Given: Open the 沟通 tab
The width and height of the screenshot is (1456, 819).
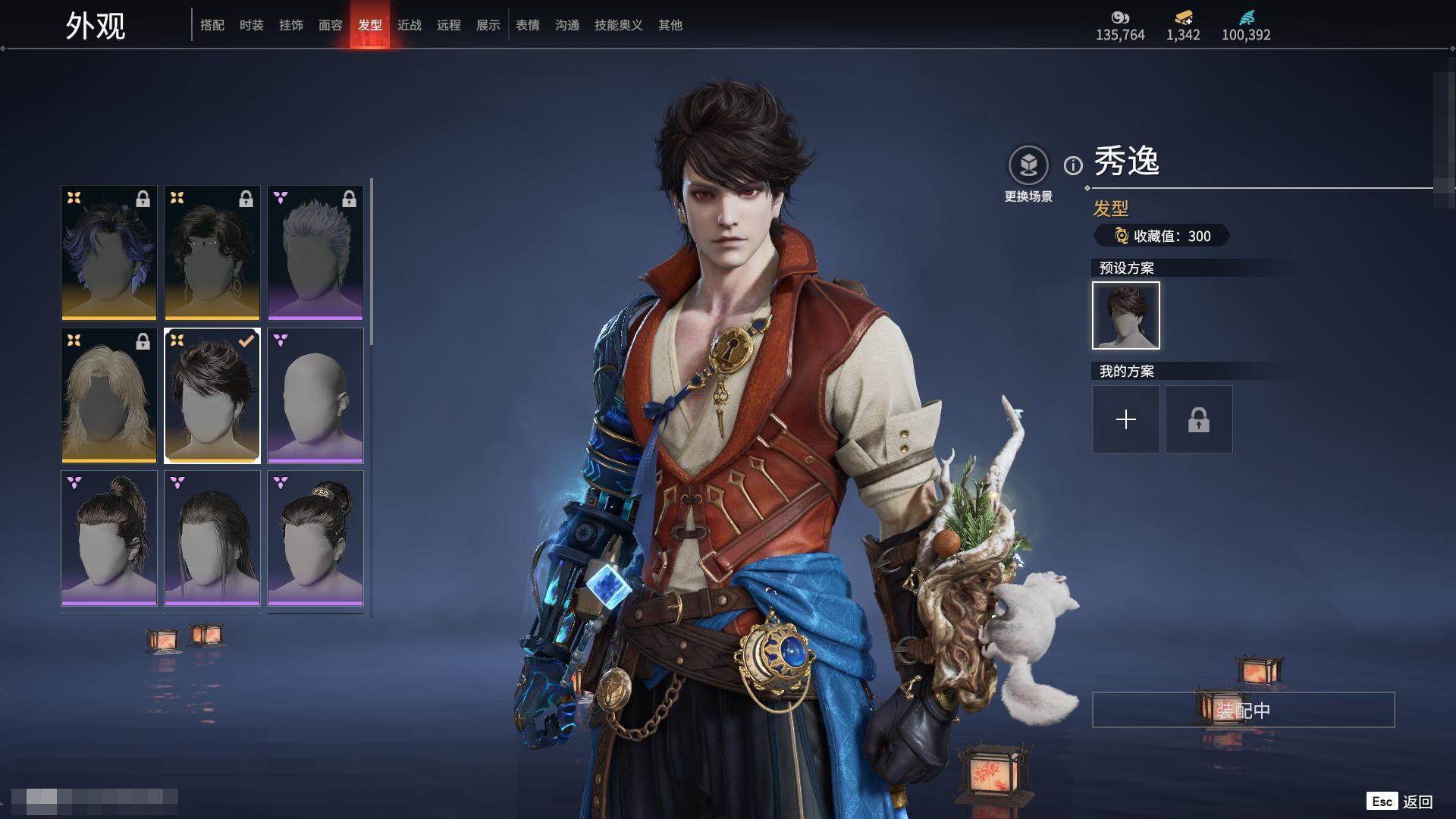Looking at the screenshot, I should click(x=567, y=25).
